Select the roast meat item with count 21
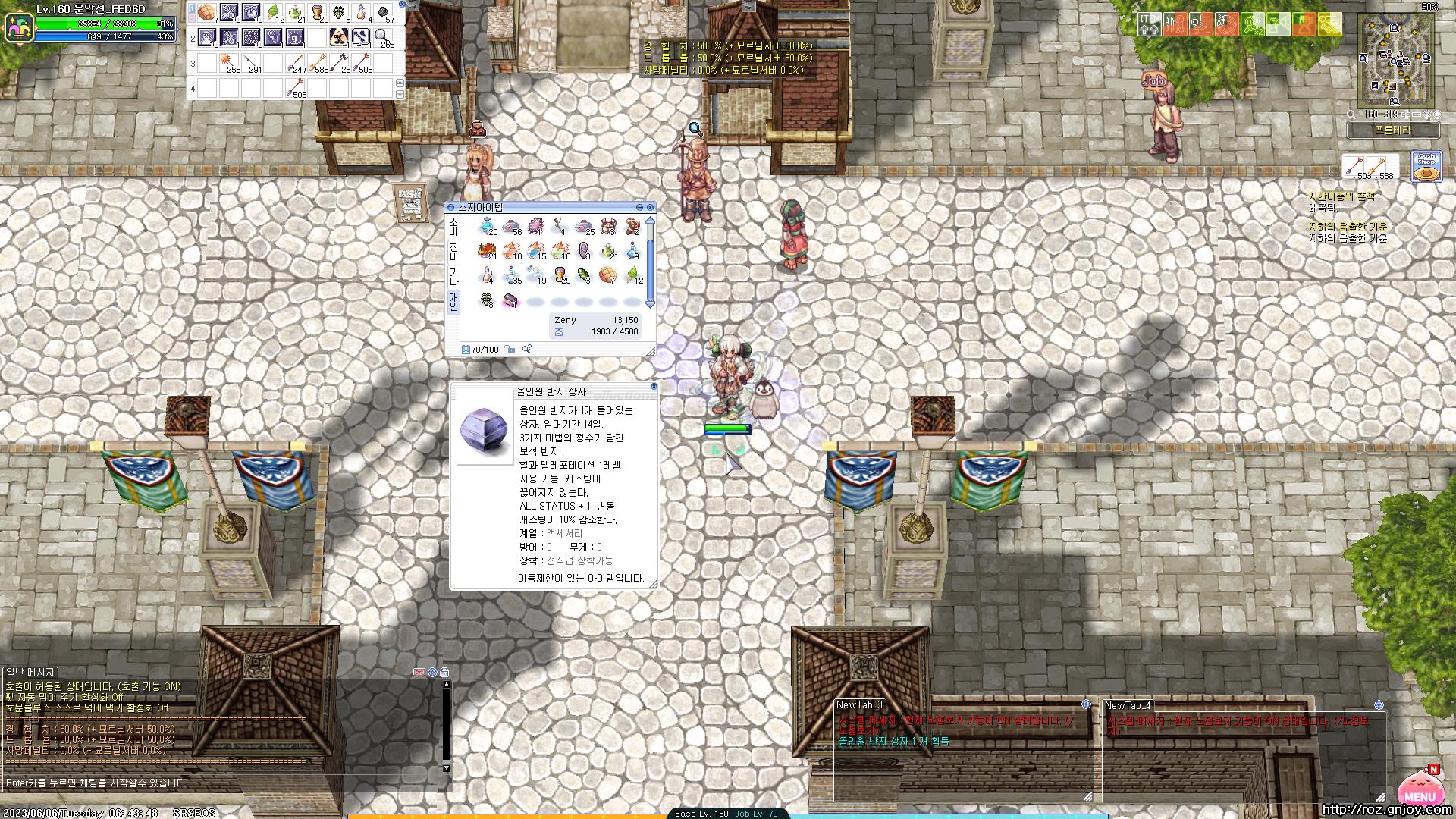1456x819 pixels. point(486,250)
